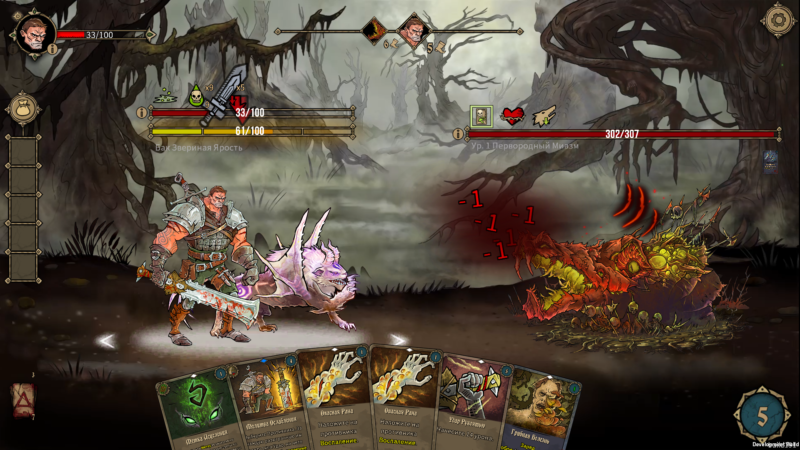Screen dimensions: 800x450
Task: Open the info button beside the top-left portrait
Action: click(53, 48)
